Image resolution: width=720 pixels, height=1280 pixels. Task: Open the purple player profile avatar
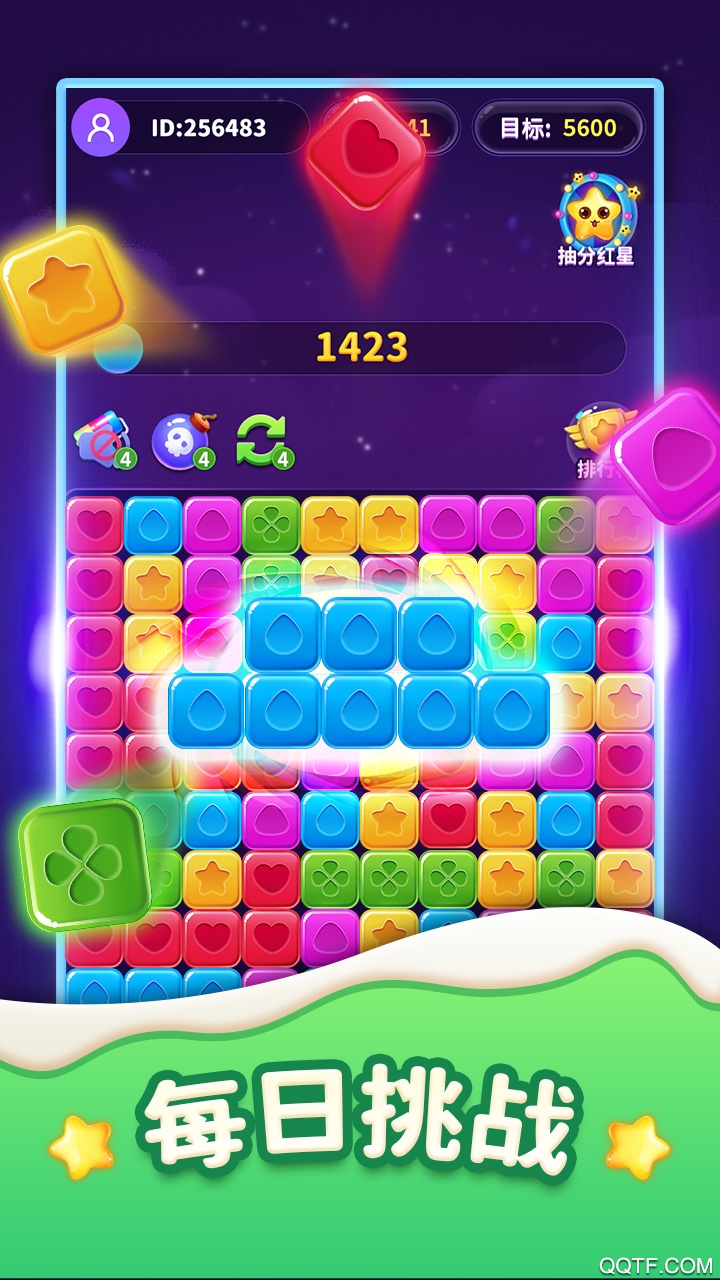click(x=100, y=128)
